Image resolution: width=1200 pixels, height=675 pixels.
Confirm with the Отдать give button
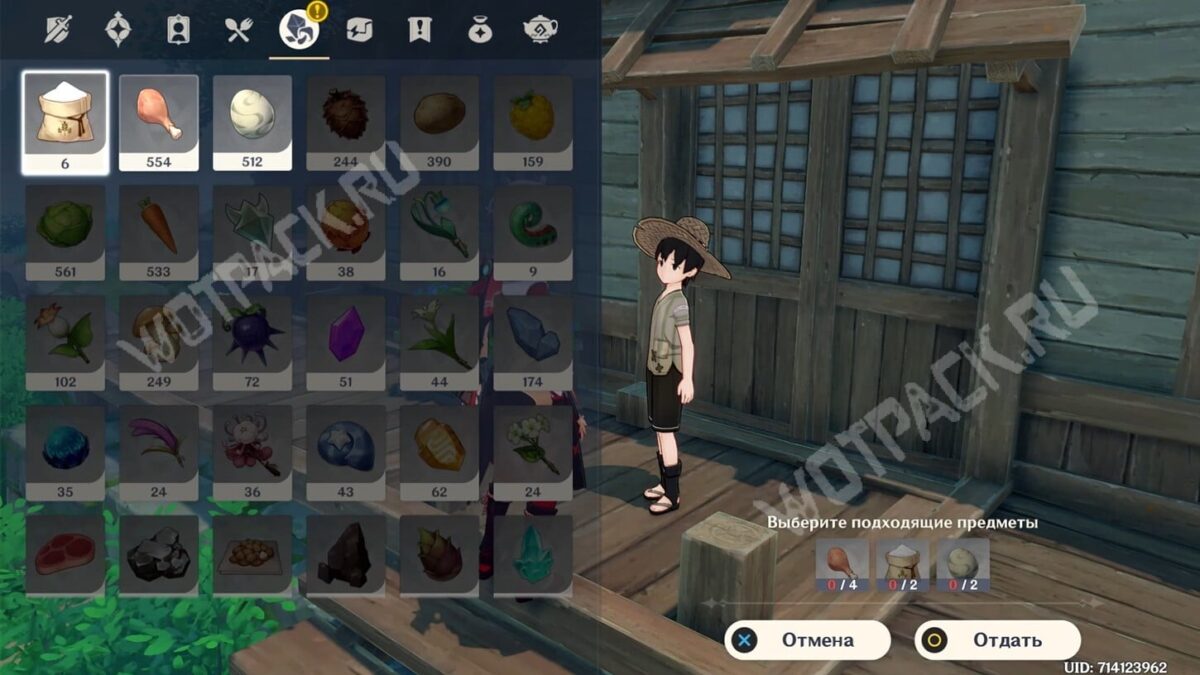[997, 640]
